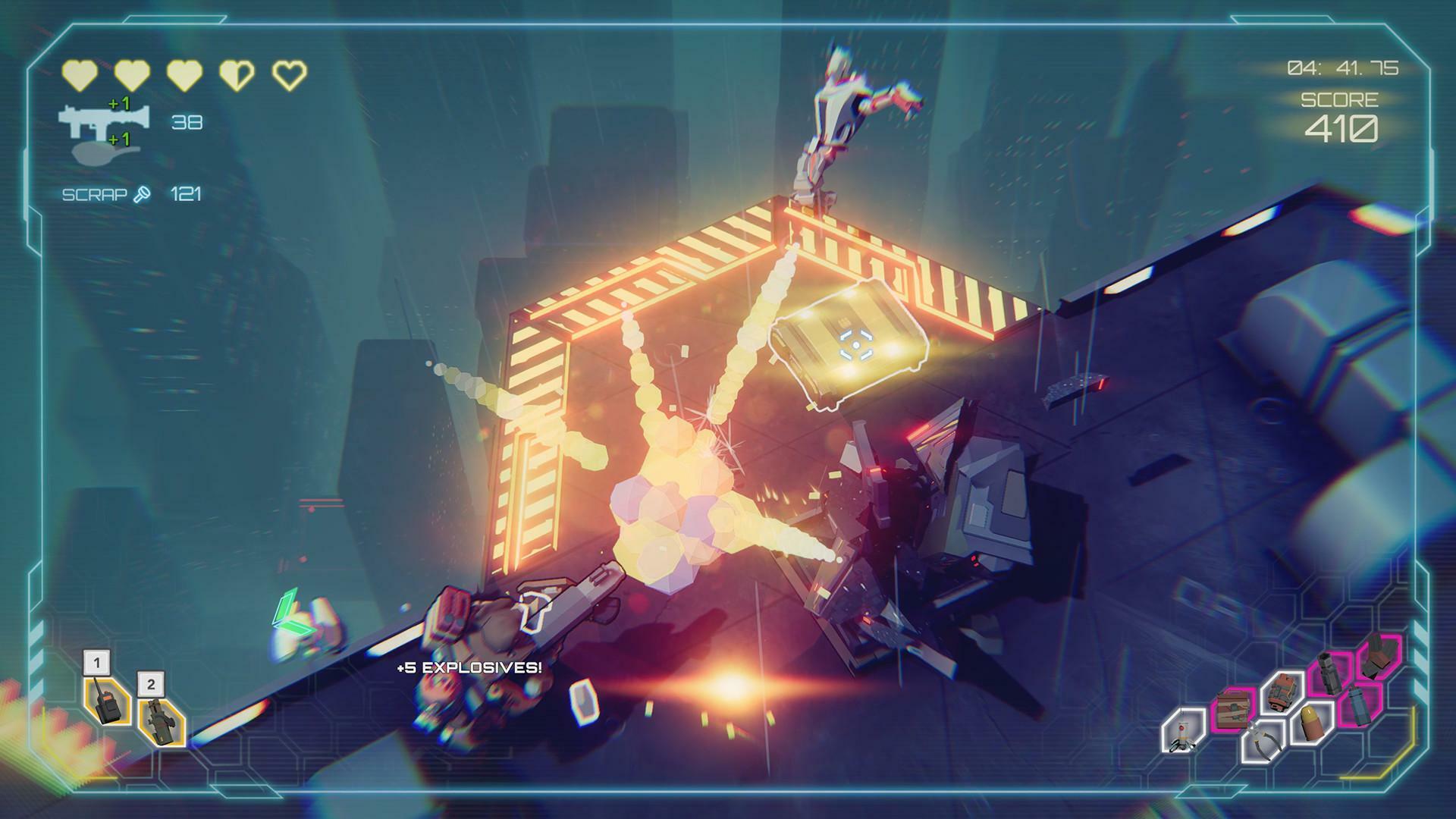This screenshot has width=1456, height=819.
Task: Click the scrap wrench icon
Action: (142, 194)
